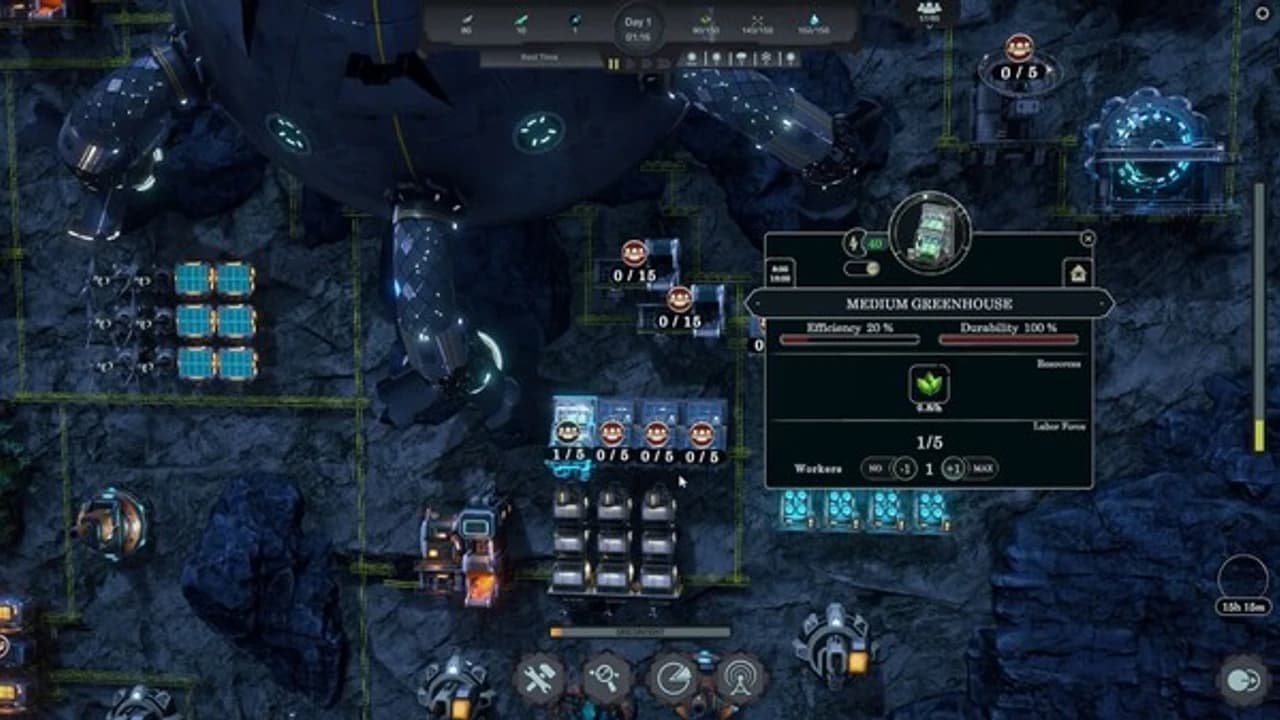The width and height of the screenshot is (1280, 720).
Task: Click the Day 1 clock display
Action: click(638, 29)
